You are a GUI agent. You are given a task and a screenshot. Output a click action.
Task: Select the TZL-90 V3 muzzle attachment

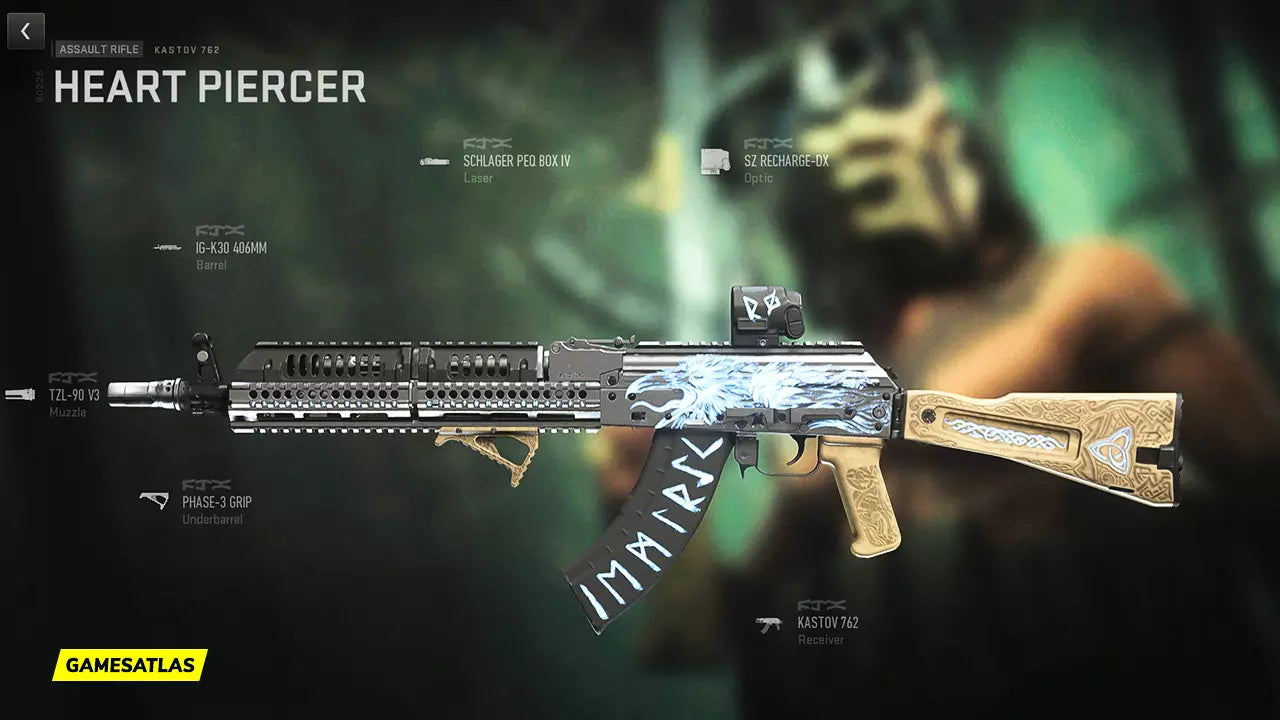point(74,394)
